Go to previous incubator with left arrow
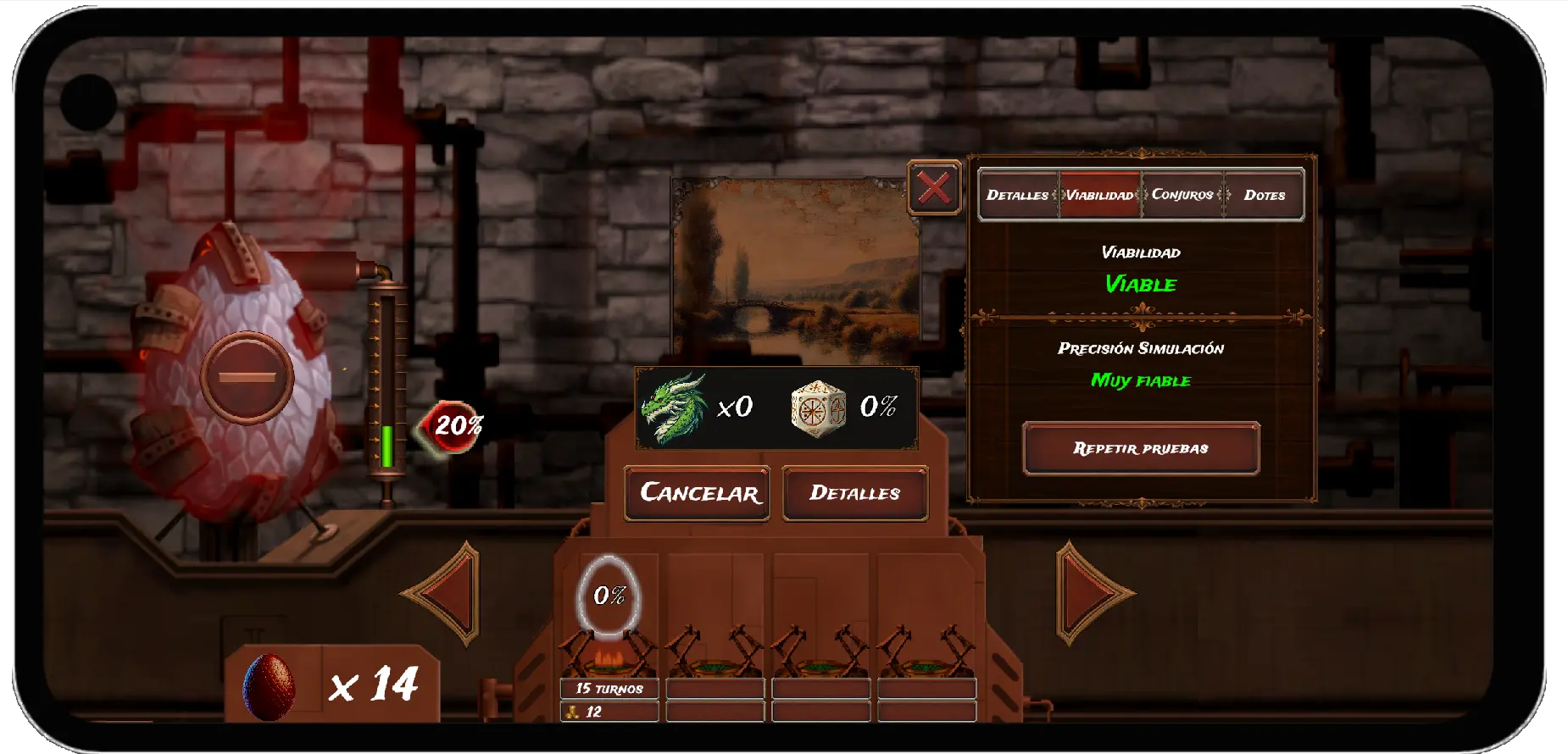Viewport: 1568px width, 754px height. (x=443, y=594)
